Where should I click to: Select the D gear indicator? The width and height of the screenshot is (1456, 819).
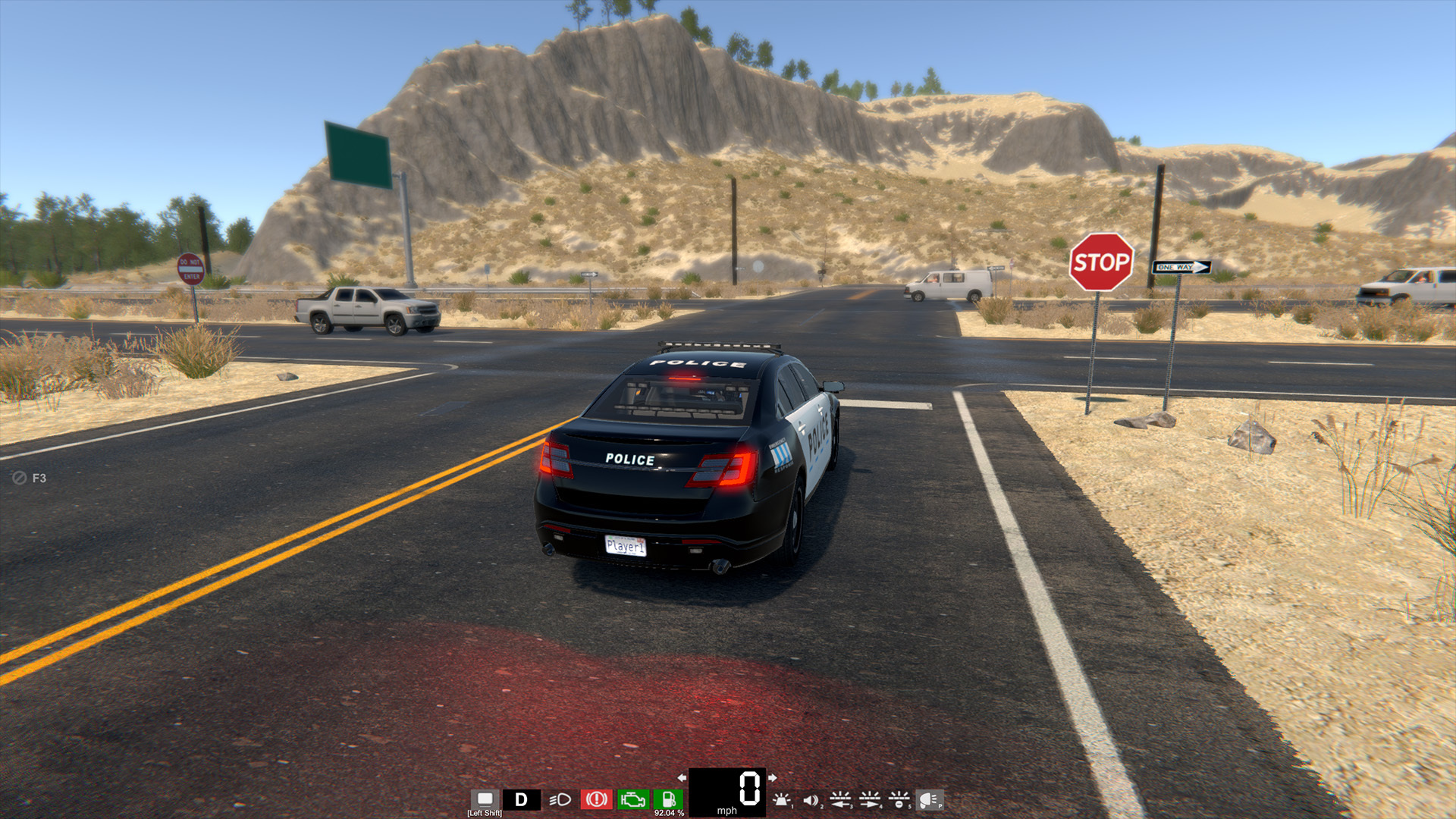(x=522, y=799)
